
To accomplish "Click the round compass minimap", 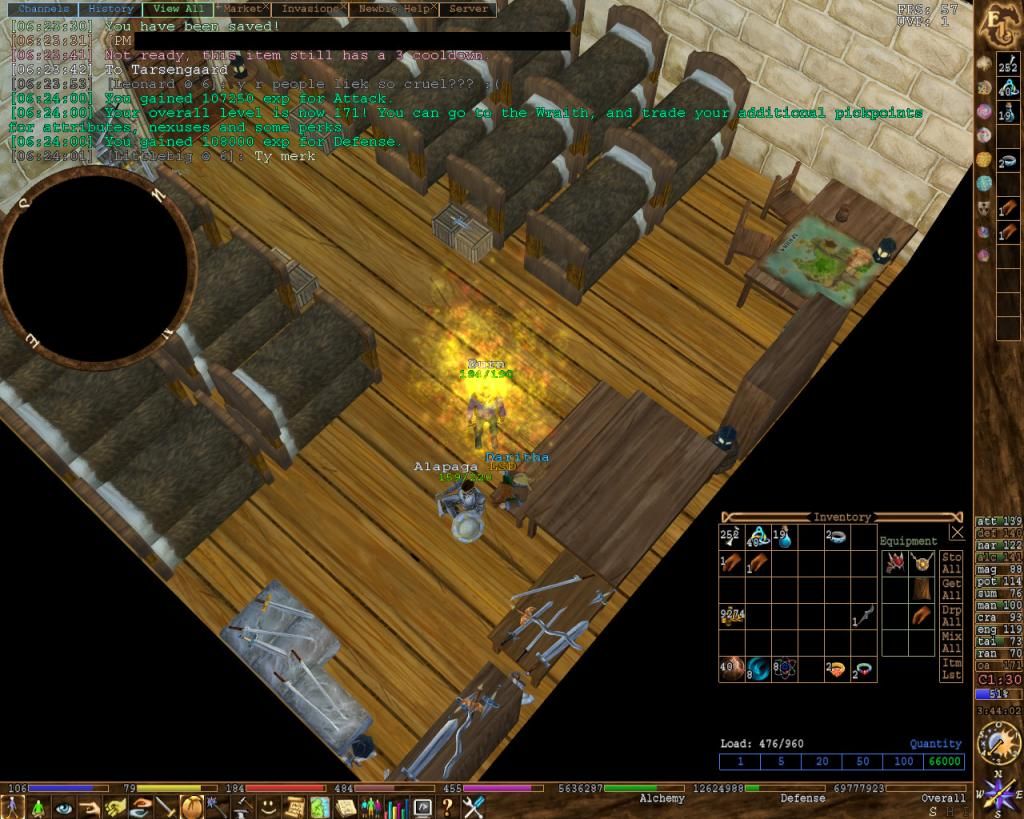I will [94, 265].
